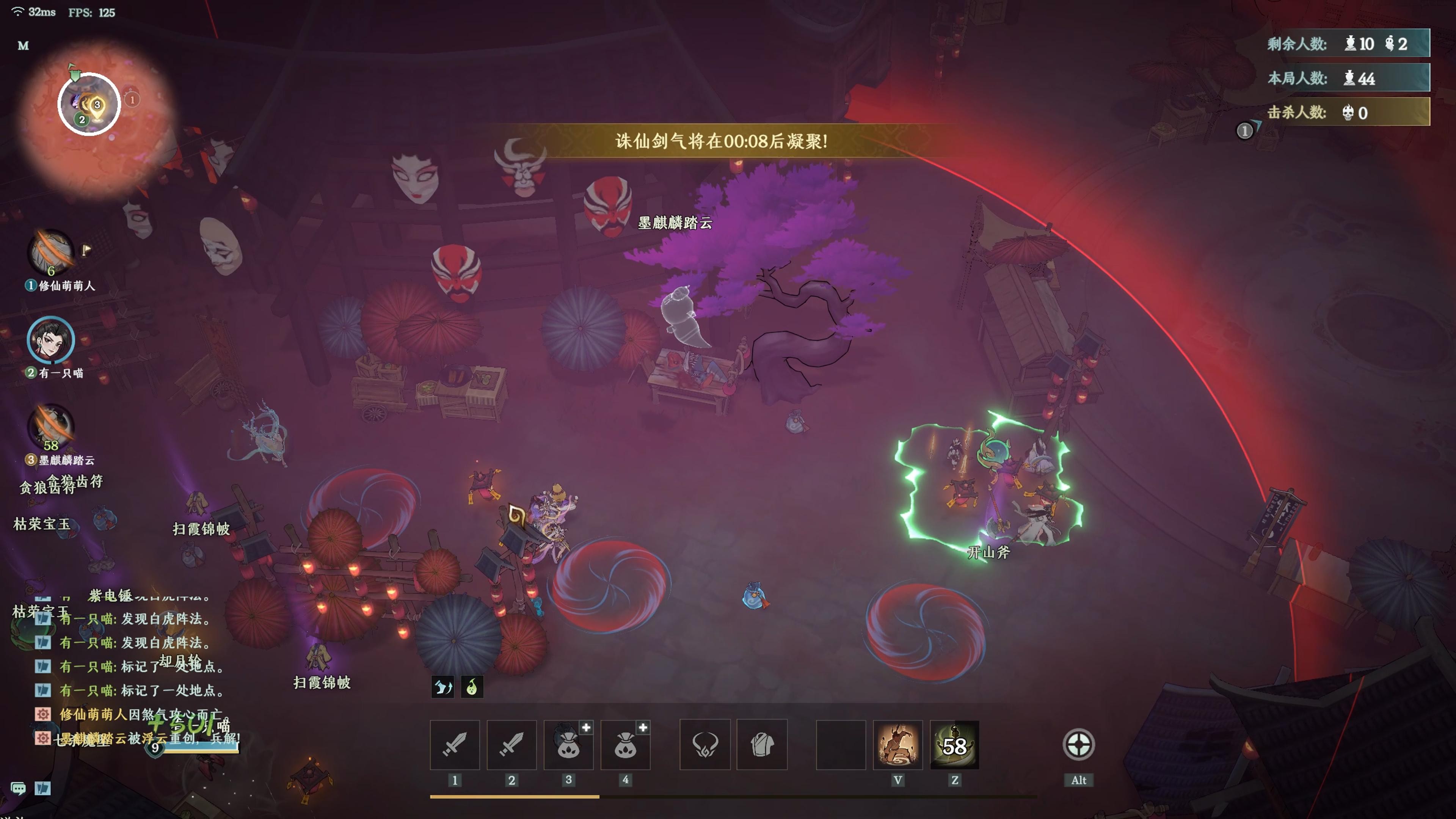Use the pouch item in slot 4
1456x819 pixels.
point(625,744)
